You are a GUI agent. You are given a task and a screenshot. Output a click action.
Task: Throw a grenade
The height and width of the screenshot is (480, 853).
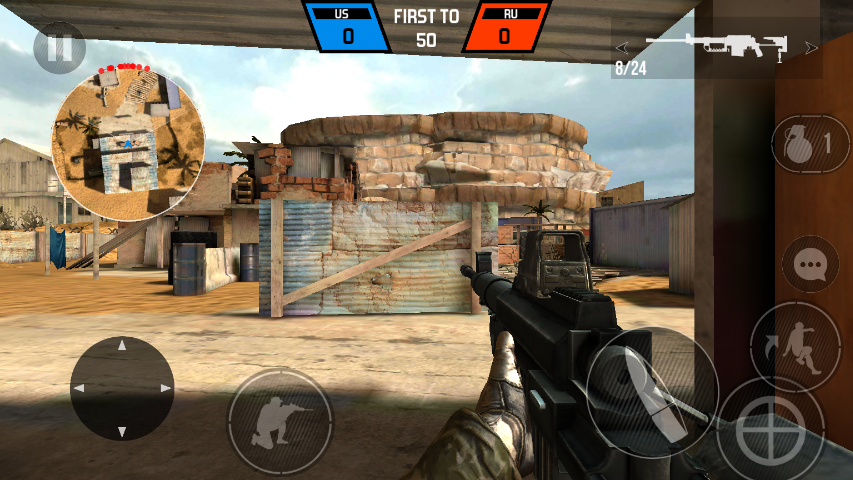coord(809,143)
